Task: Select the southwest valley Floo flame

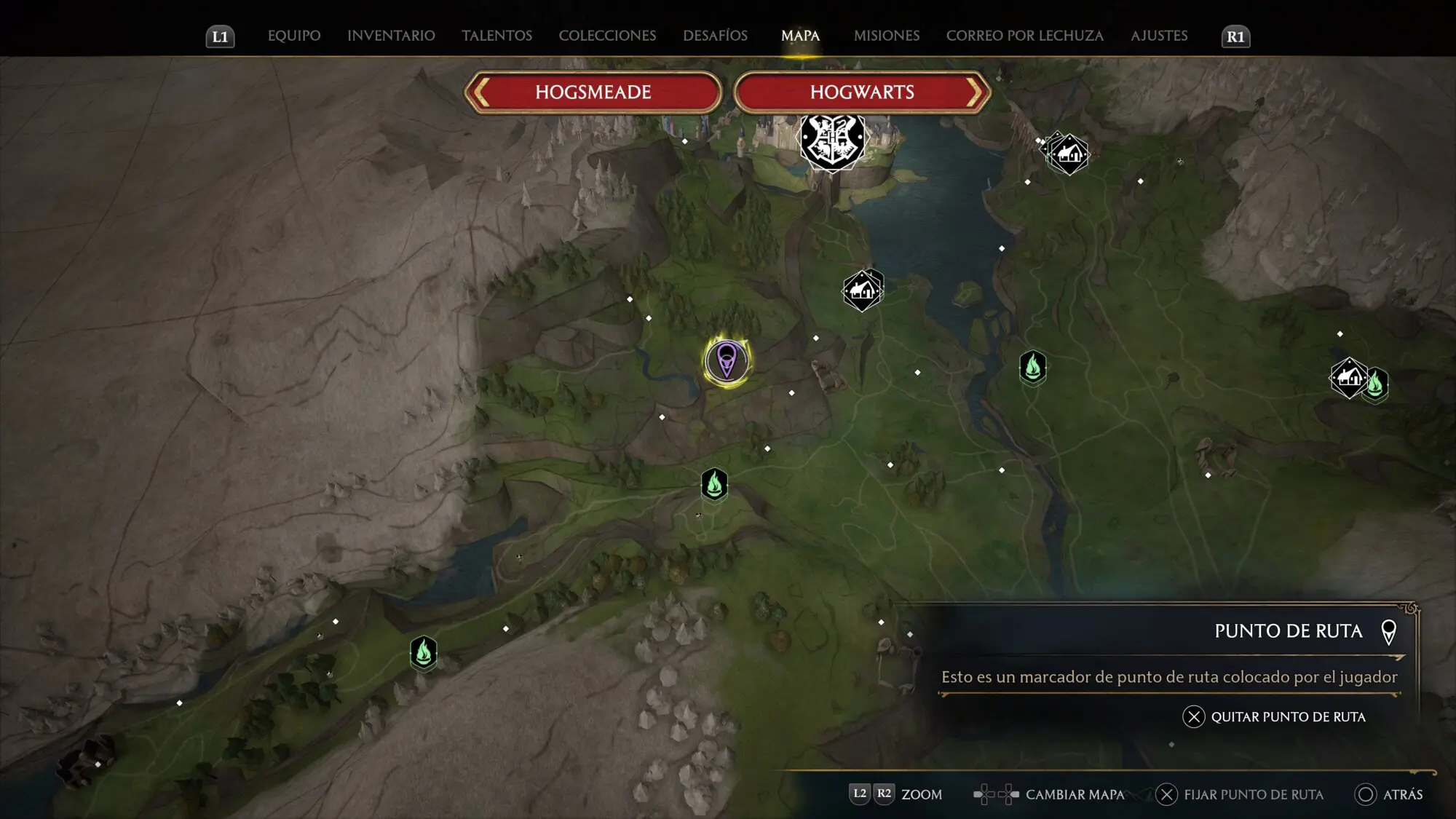Action: tap(423, 652)
